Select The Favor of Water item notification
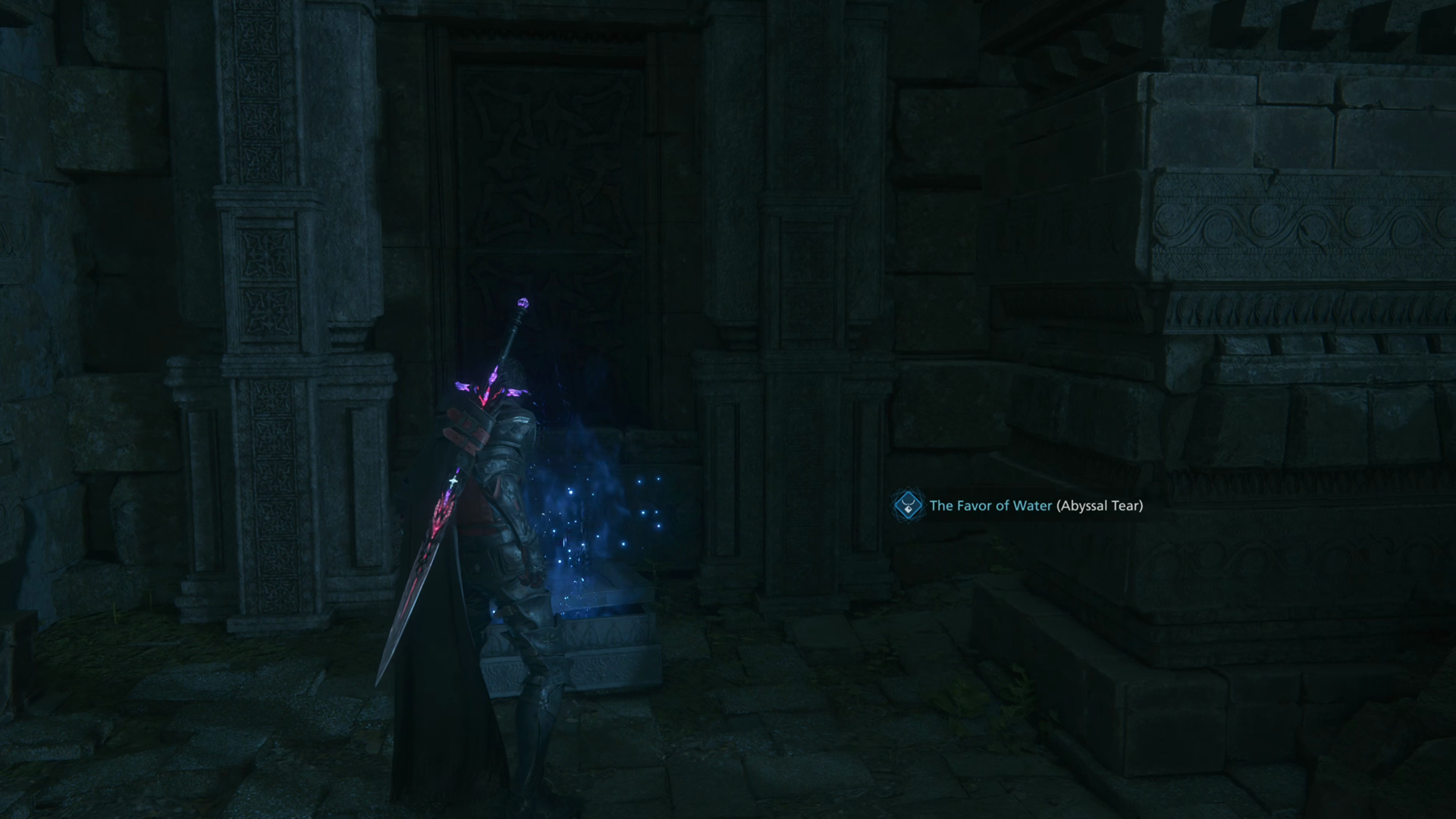The width and height of the screenshot is (1456, 819). (1019, 506)
